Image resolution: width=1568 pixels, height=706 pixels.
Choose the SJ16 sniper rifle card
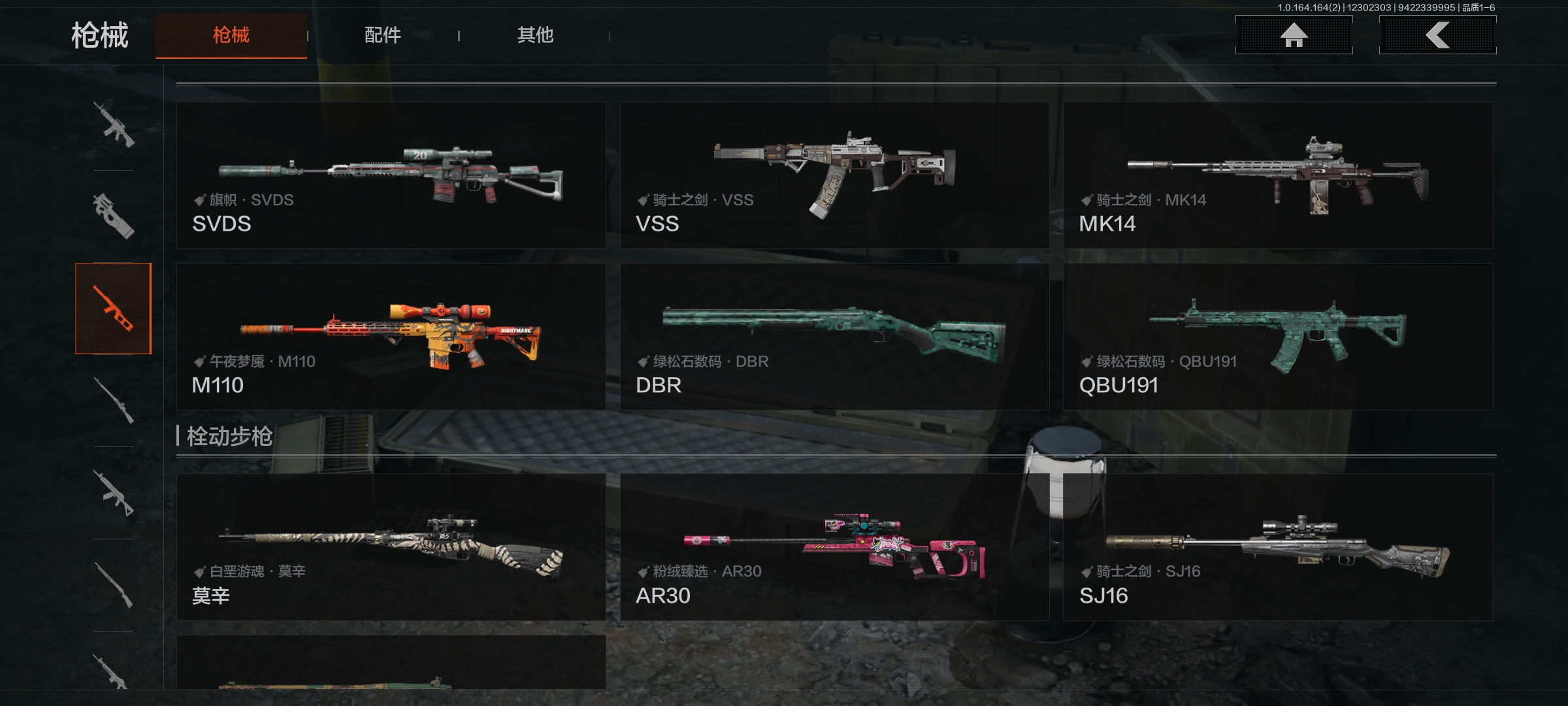(x=1278, y=547)
